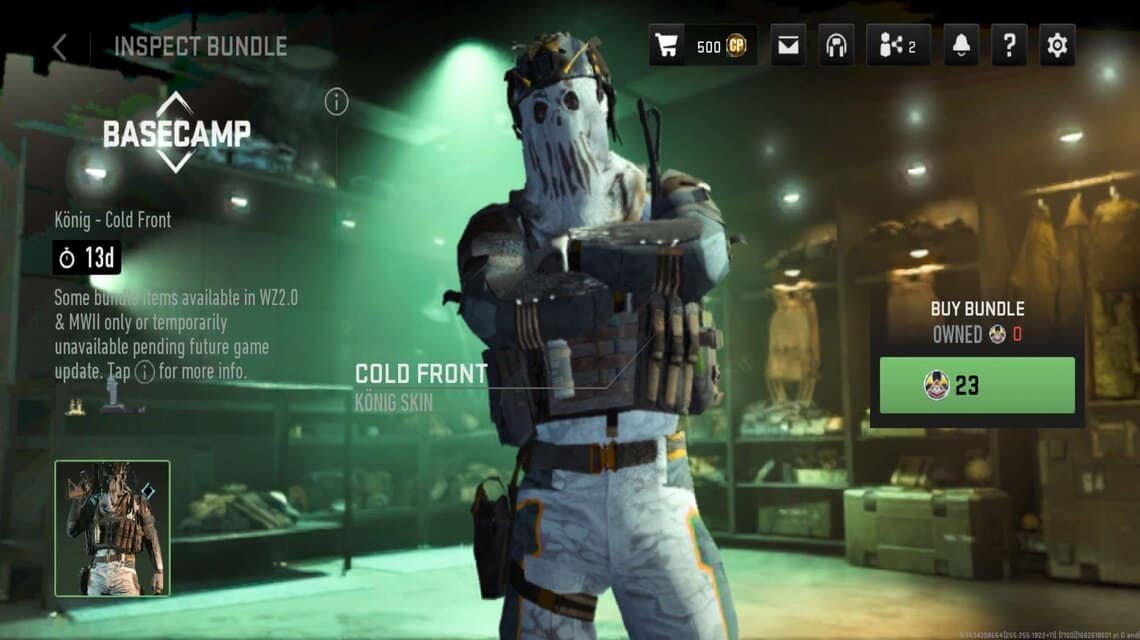Select the König Cold Front skin thumbnail
Viewport: 1140px width, 640px height.
[112, 528]
